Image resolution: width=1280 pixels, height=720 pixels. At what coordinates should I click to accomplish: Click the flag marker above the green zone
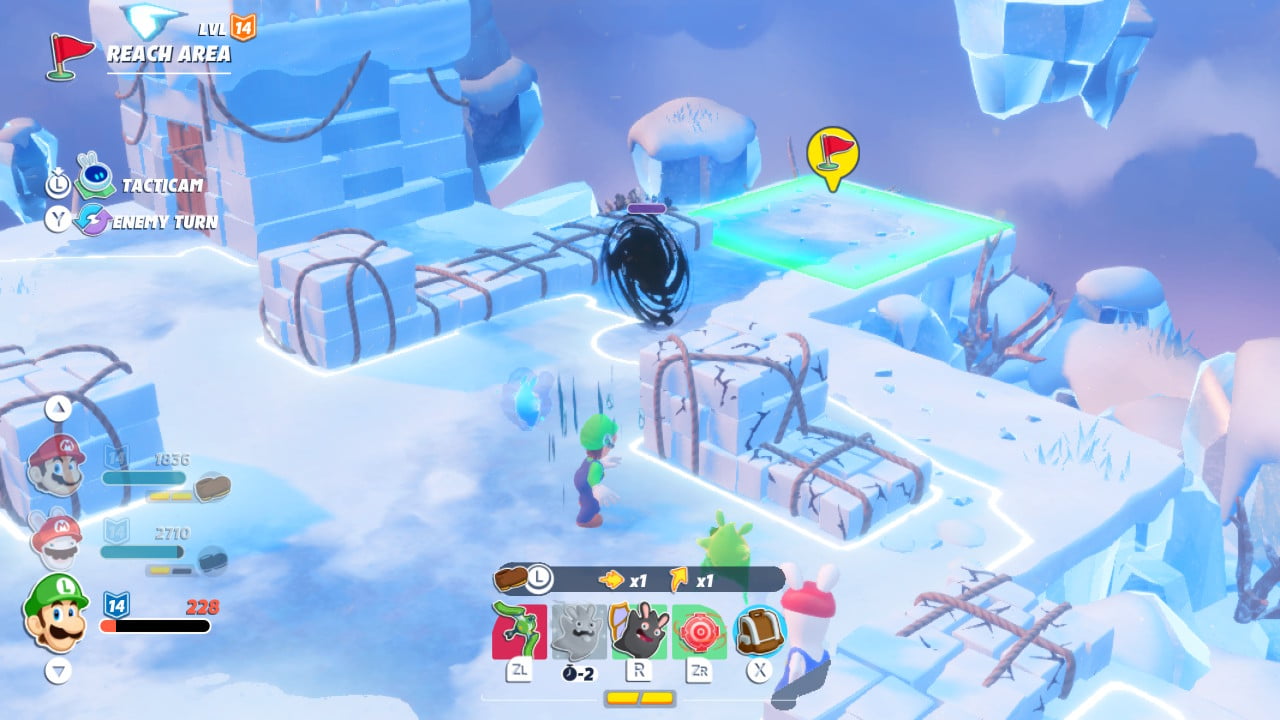click(x=832, y=155)
